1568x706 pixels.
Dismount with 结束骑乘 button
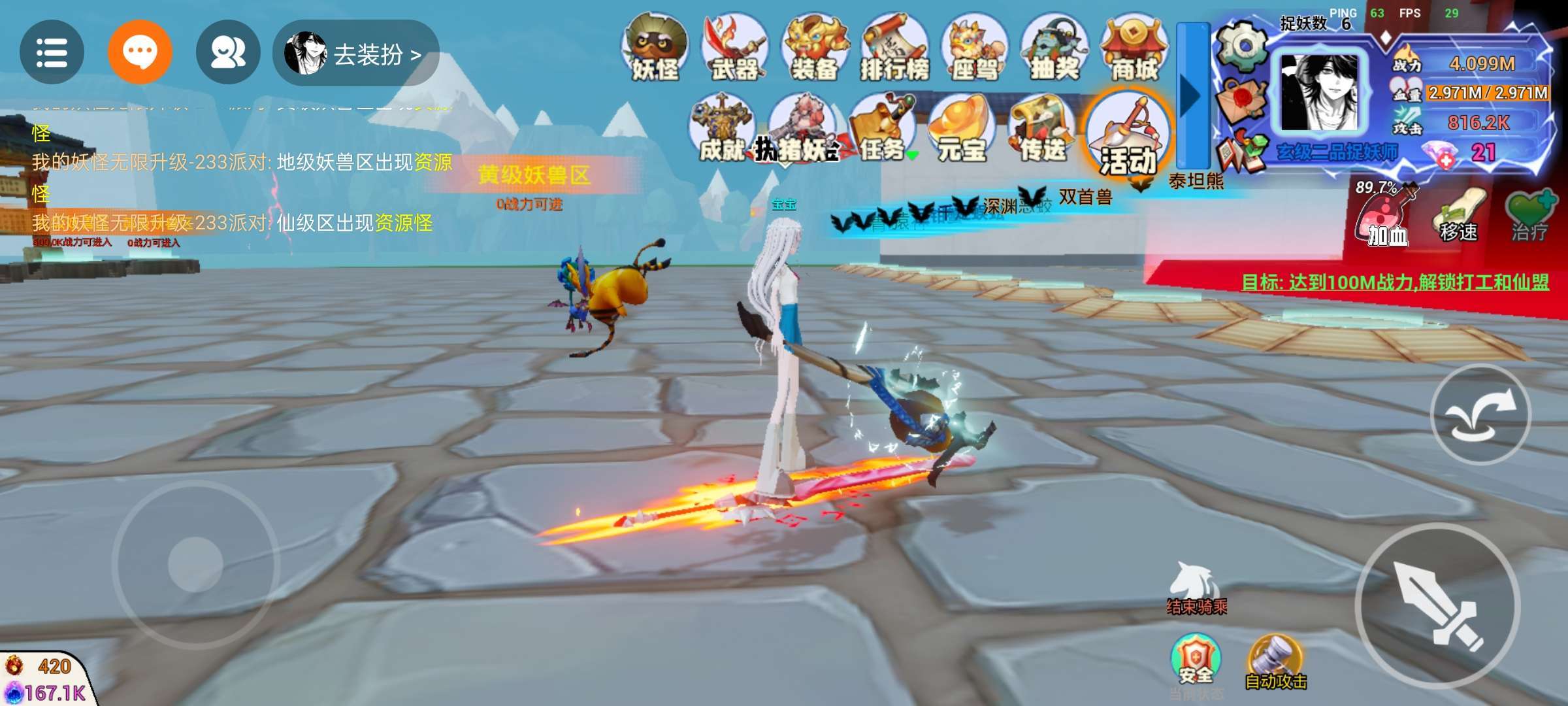[x=1196, y=588]
